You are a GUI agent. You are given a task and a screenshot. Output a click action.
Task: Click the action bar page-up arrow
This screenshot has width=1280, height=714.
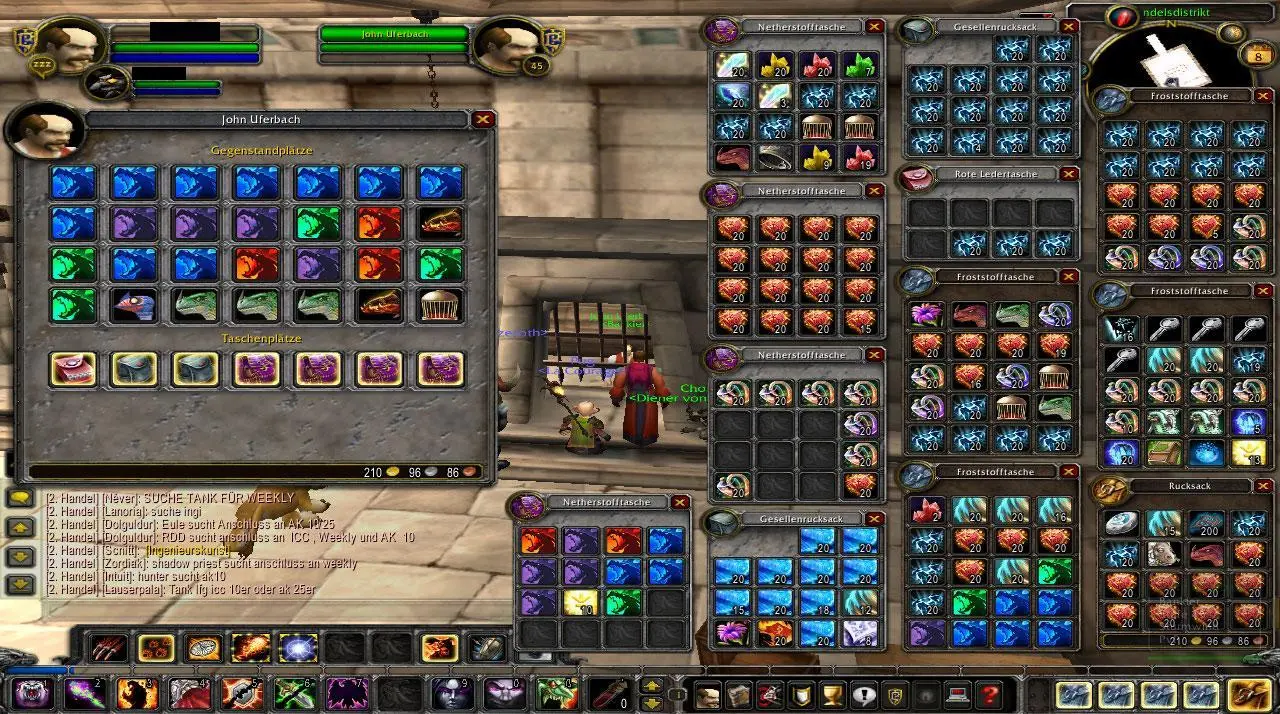(651, 686)
